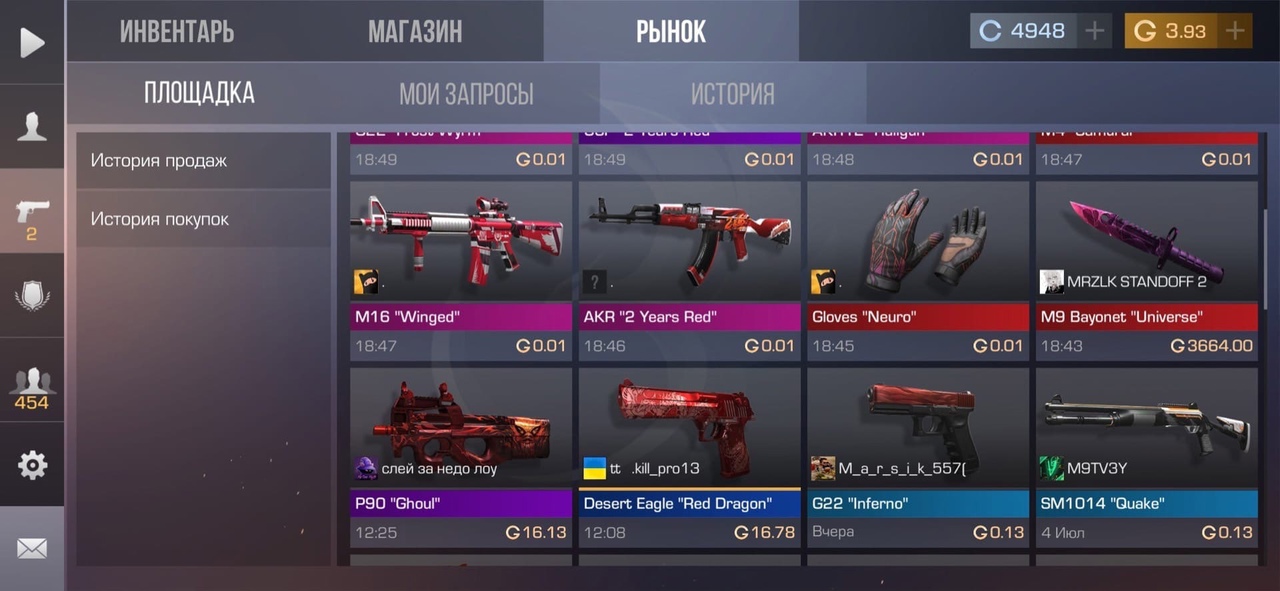Open the pistol weapons sidebar icon
The height and width of the screenshot is (591, 1280).
click(32, 212)
